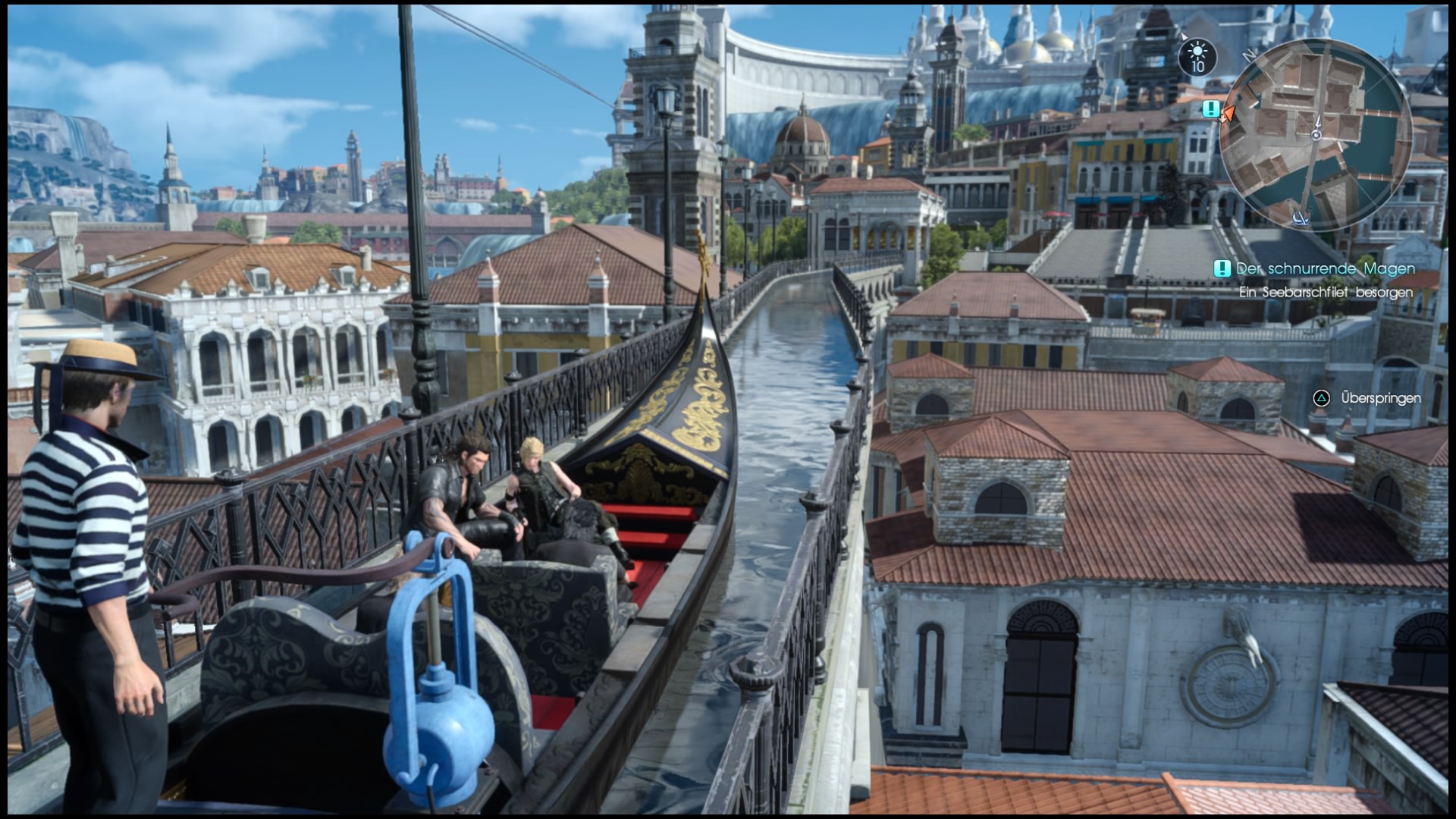This screenshot has height=819, width=1456.
Task: Click the player arrow cursor on the minimap
Action: click(x=1228, y=114)
